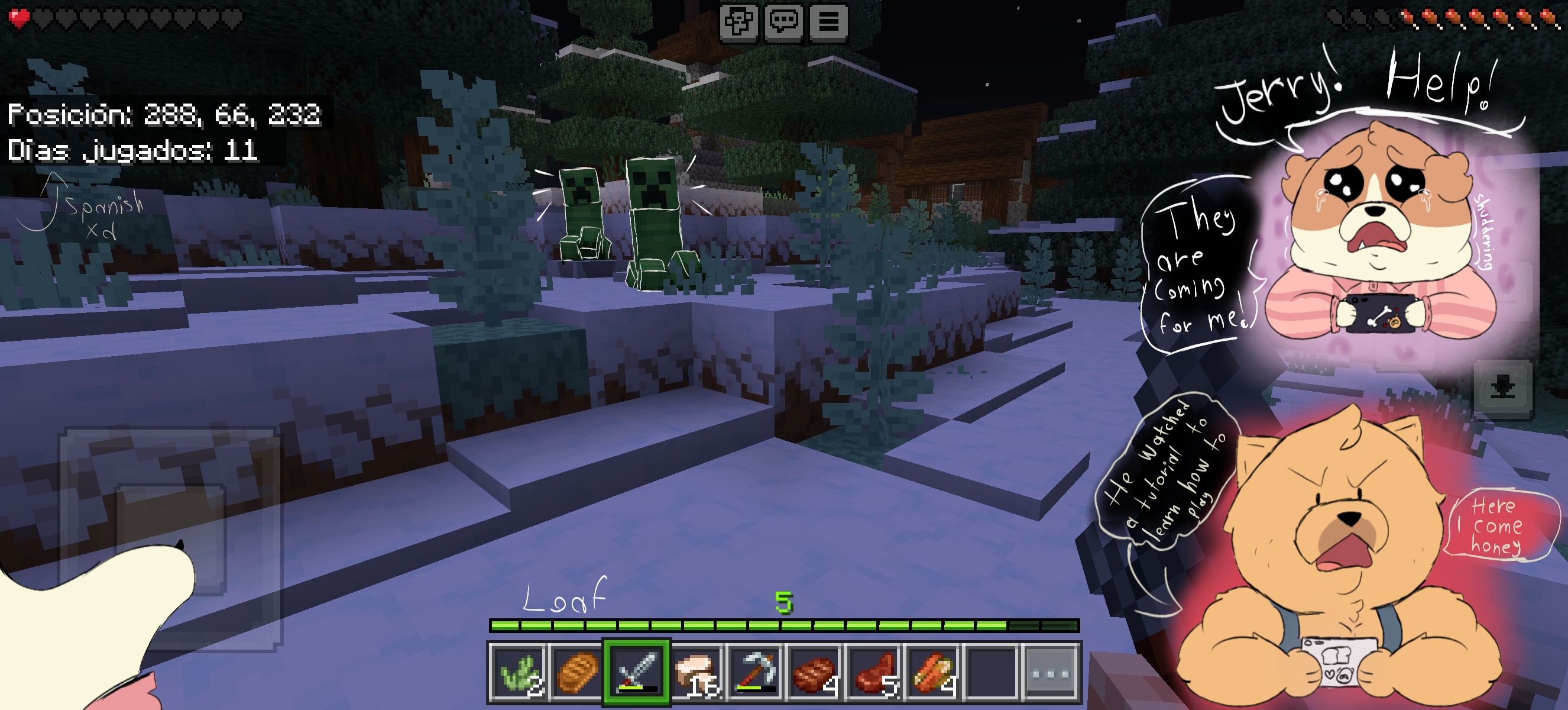Pick the raw beef stack of 5
Screen dimensions: 1568x710
coord(873,673)
